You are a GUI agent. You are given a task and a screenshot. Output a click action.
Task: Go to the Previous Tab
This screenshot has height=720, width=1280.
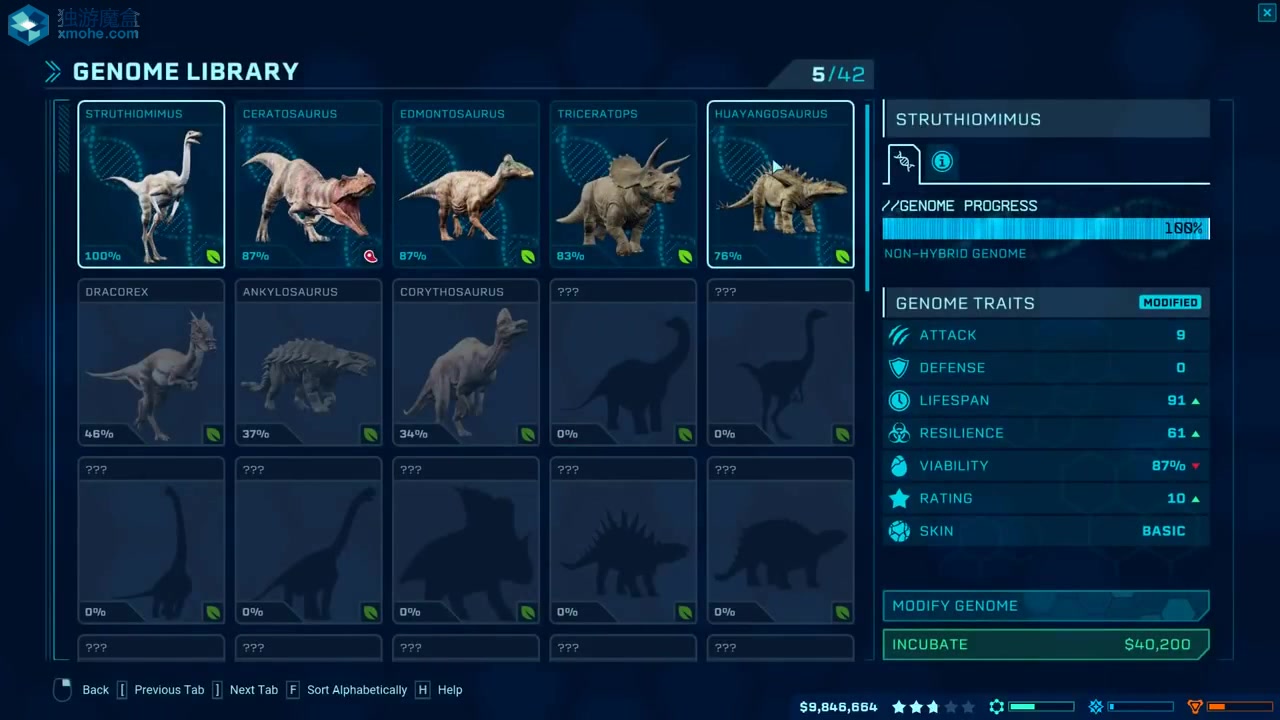pos(168,690)
